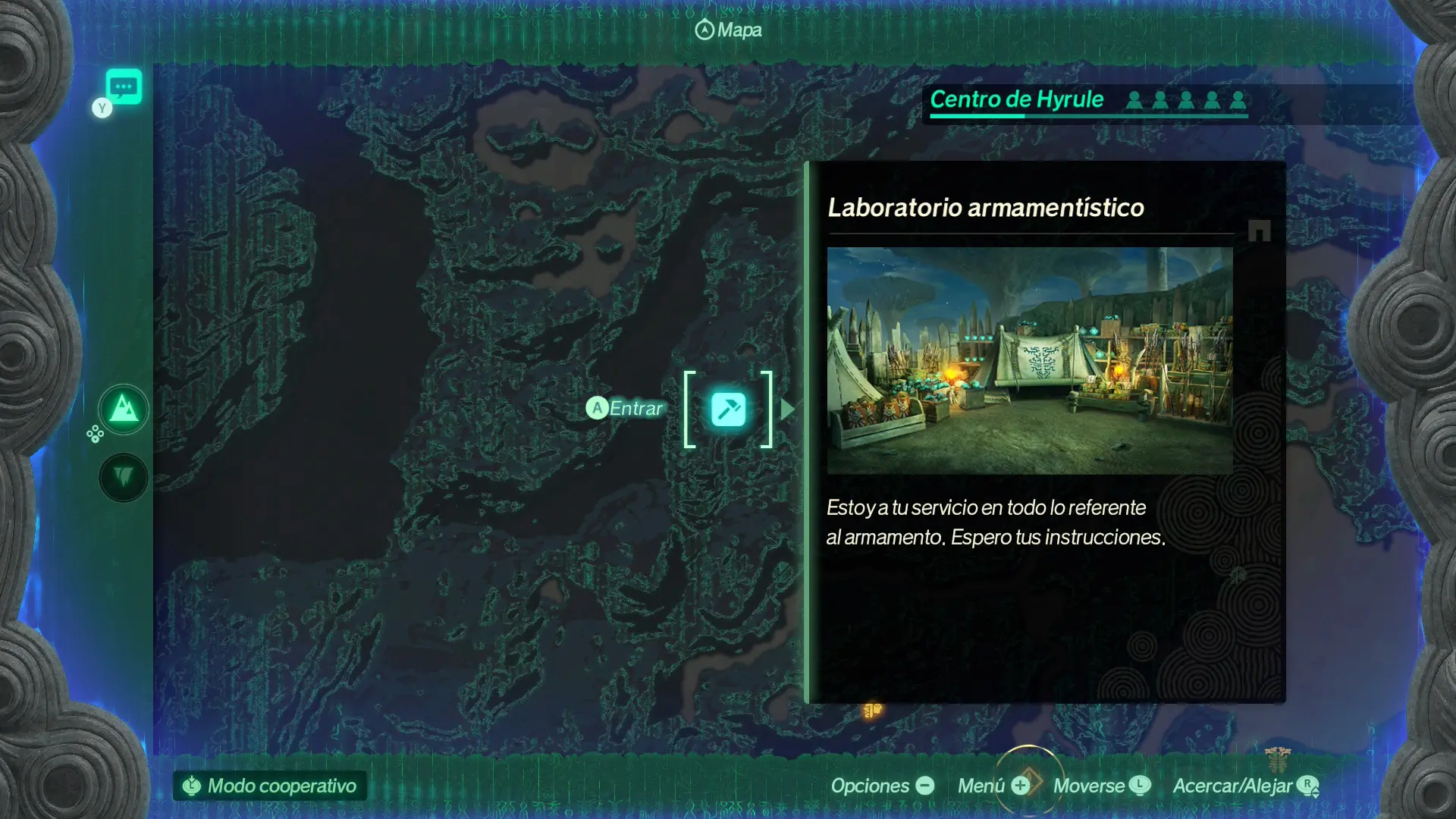The width and height of the screenshot is (1456, 819).
Task: Toggle Modo cooperativo
Action: (270, 786)
